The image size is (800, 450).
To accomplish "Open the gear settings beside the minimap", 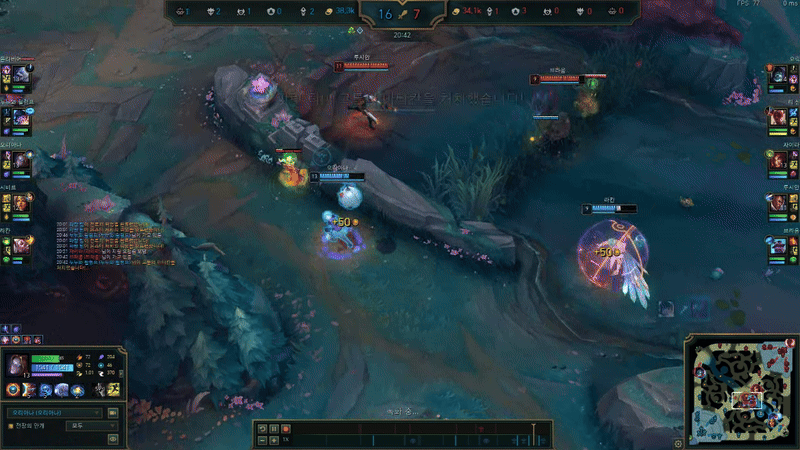I will tap(679, 443).
